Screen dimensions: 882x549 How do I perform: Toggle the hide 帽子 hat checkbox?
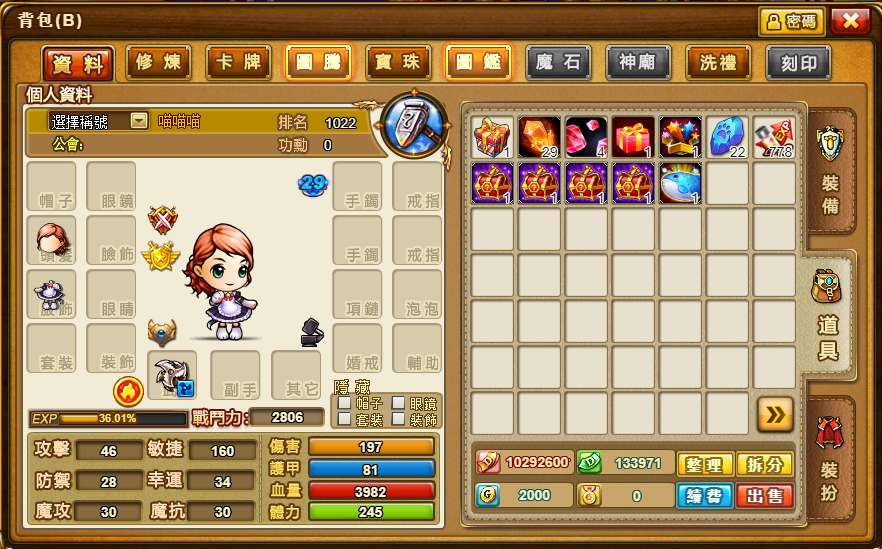344,403
